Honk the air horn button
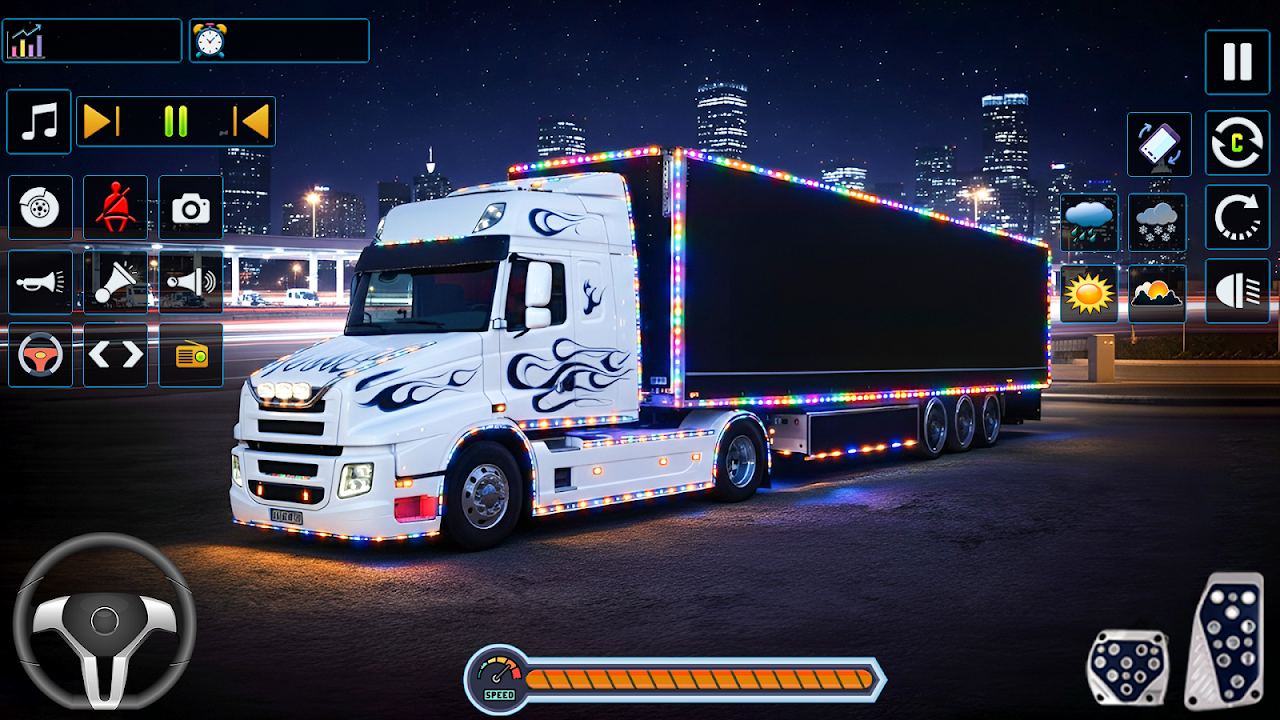Image resolution: width=1280 pixels, height=720 pixels. (115, 282)
